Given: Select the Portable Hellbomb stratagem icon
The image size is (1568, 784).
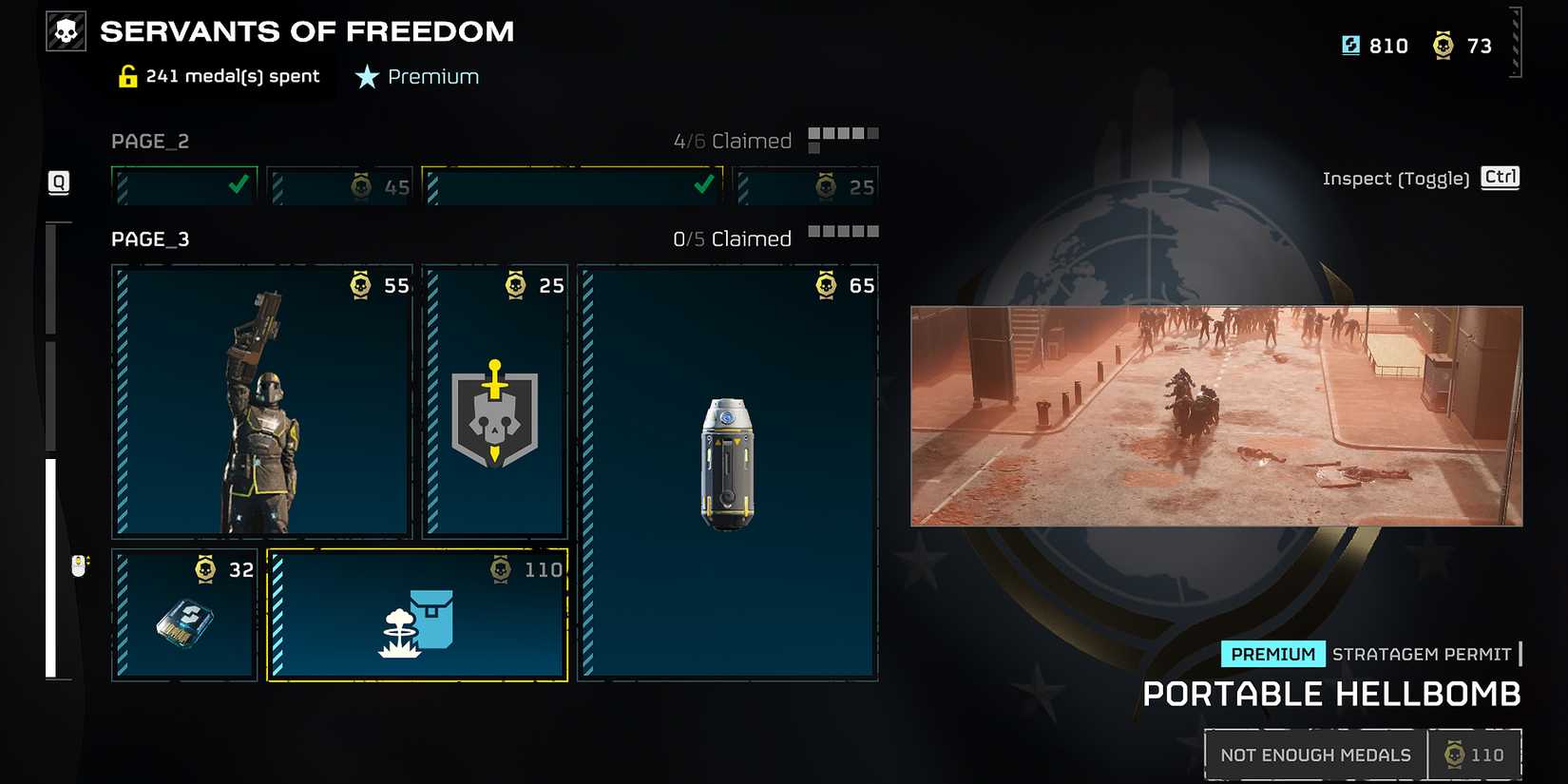Looking at the screenshot, I should click(x=418, y=622).
